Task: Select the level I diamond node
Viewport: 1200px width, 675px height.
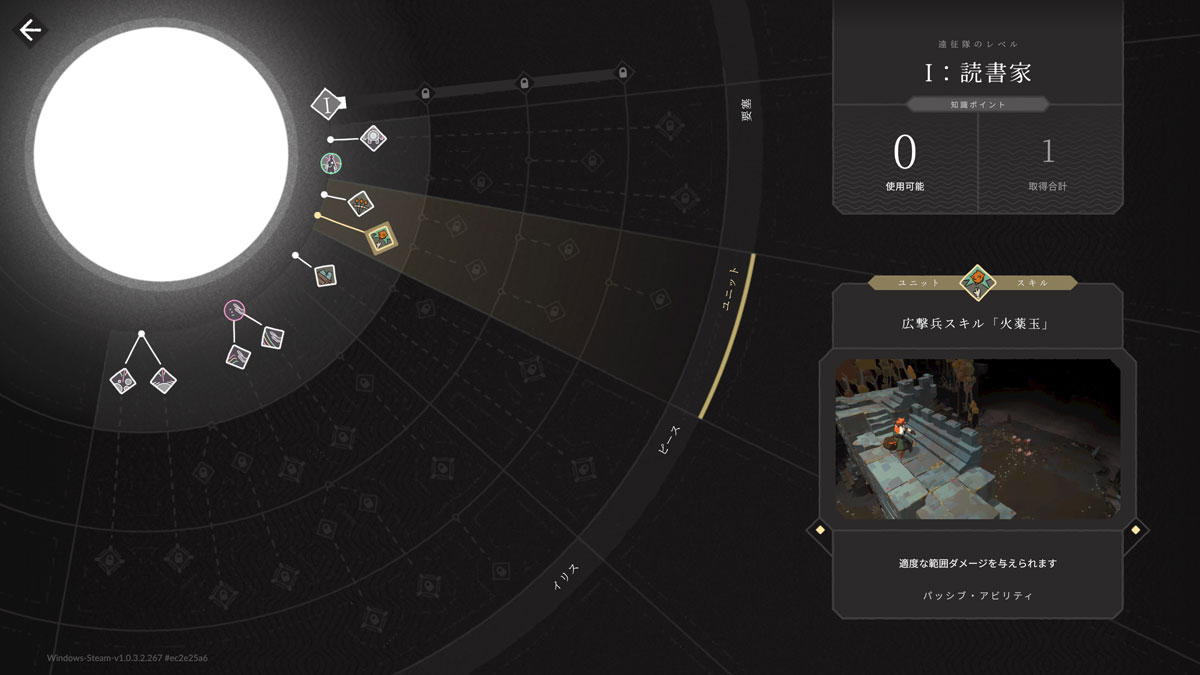Action: [327, 103]
